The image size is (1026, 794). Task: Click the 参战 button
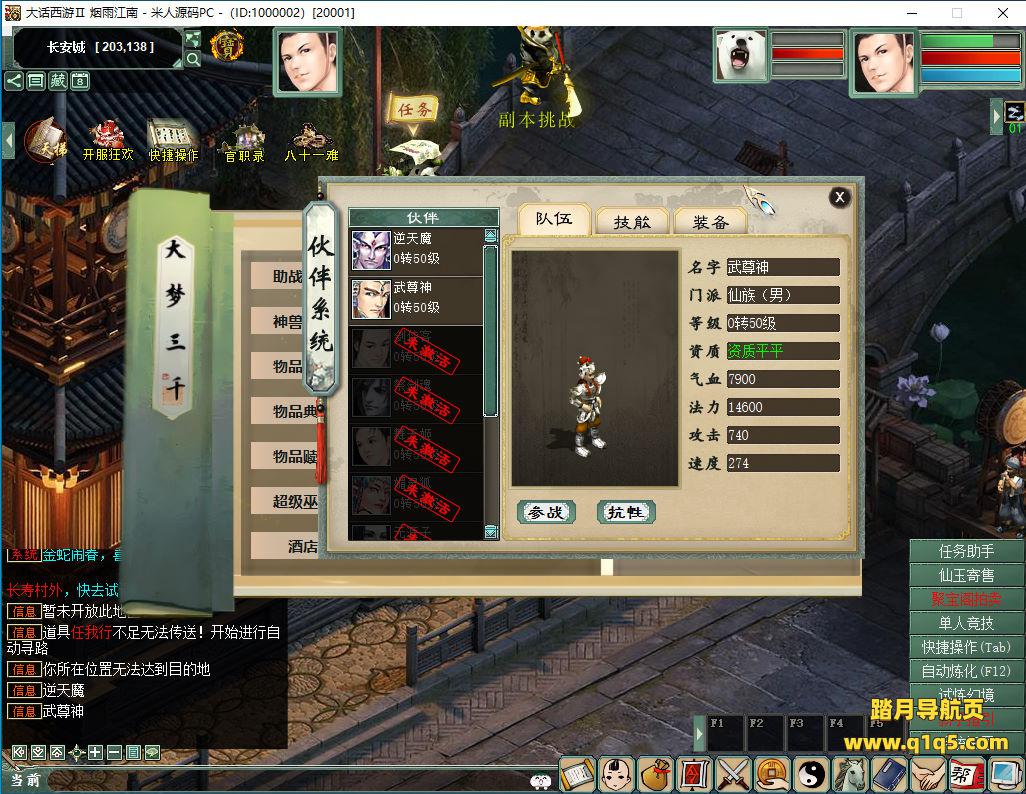click(546, 512)
